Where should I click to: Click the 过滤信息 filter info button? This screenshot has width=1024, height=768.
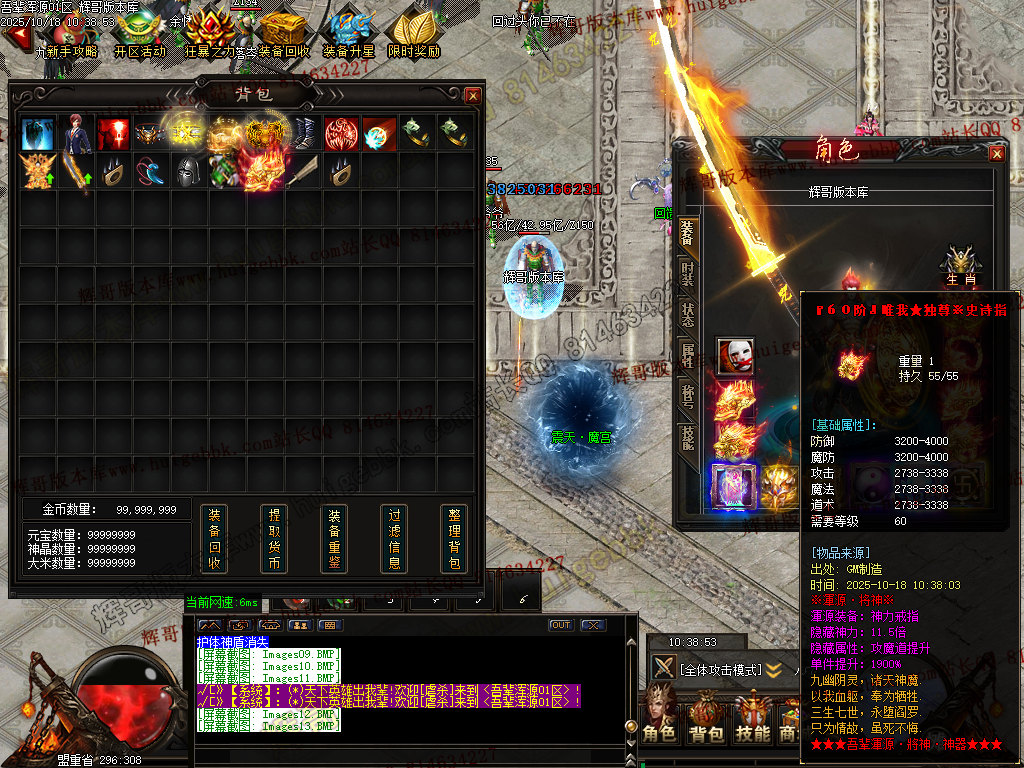point(394,539)
